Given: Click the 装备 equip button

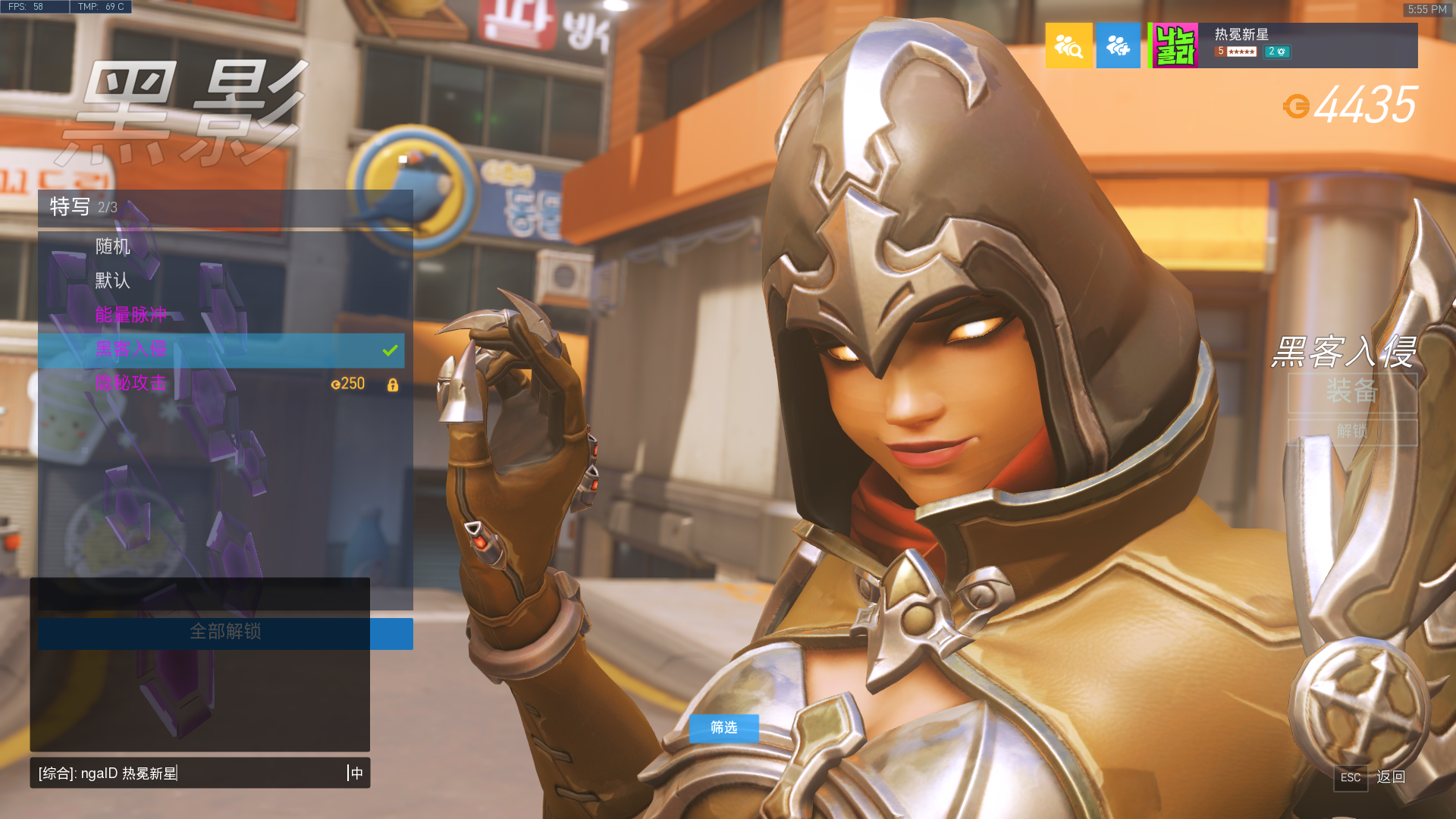Looking at the screenshot, I should (x=1352, y=392).
